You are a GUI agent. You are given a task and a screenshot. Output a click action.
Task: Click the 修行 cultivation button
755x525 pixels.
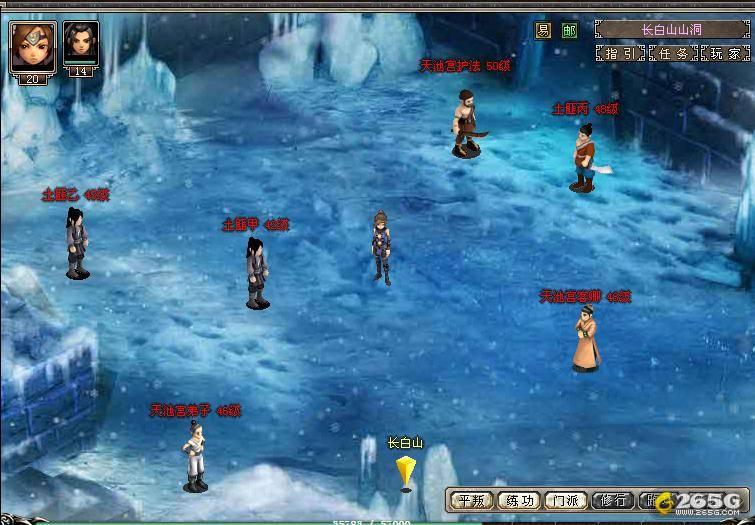(x=613, y=500)
